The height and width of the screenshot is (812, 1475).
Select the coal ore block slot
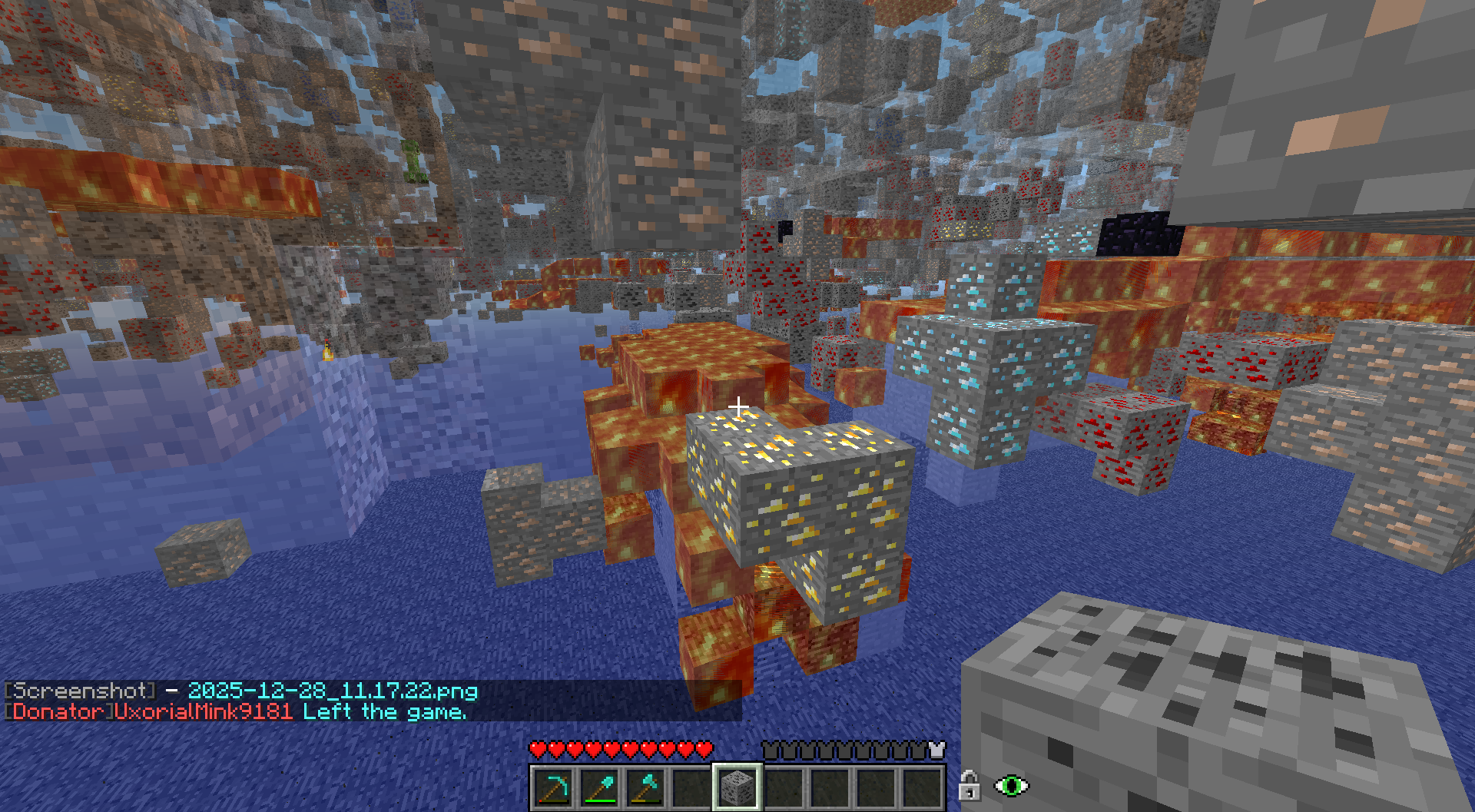[x=737, y=787]
